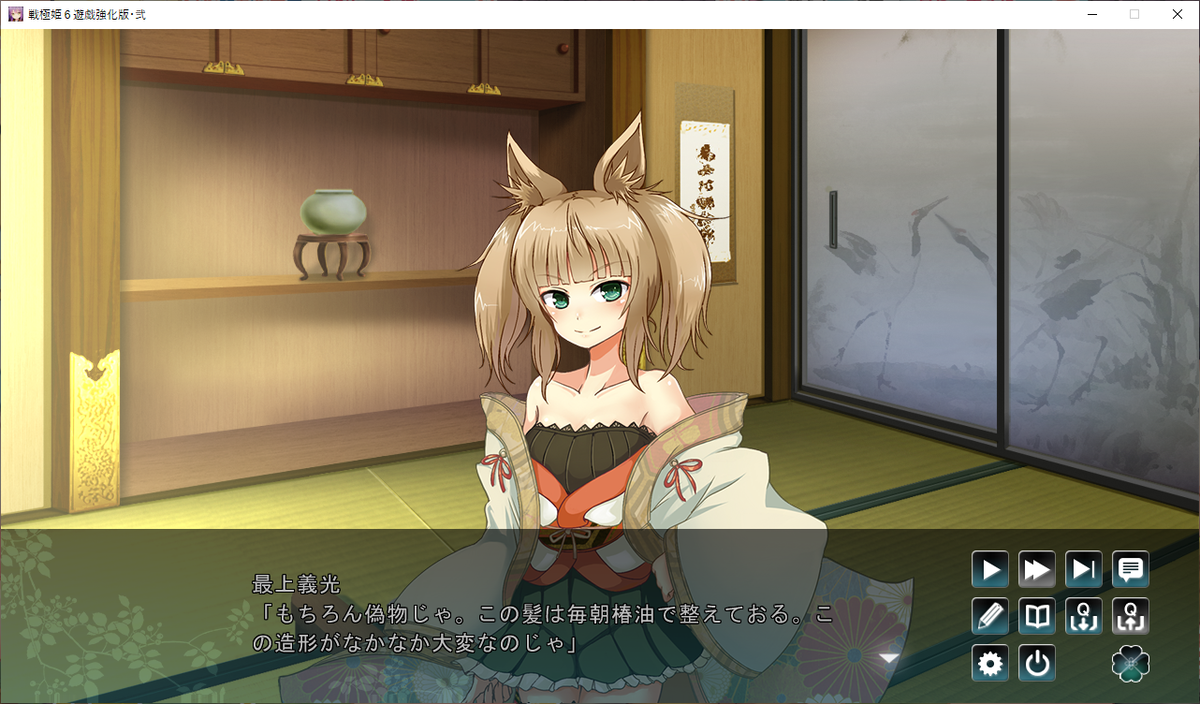The width and height of the screenshot is (1200, 704).
Task: Open the book load icon
Action: click(1037, 616)
